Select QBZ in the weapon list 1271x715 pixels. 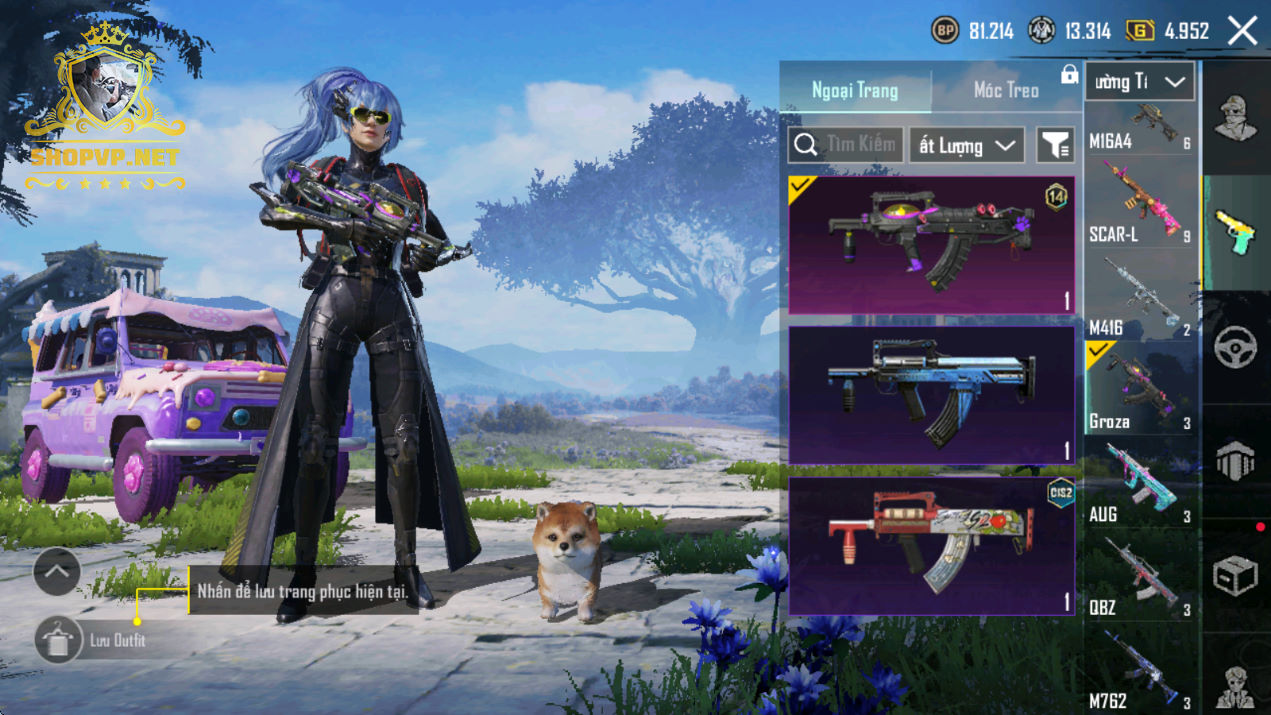pyautogui.click(x=1141, y=577)
